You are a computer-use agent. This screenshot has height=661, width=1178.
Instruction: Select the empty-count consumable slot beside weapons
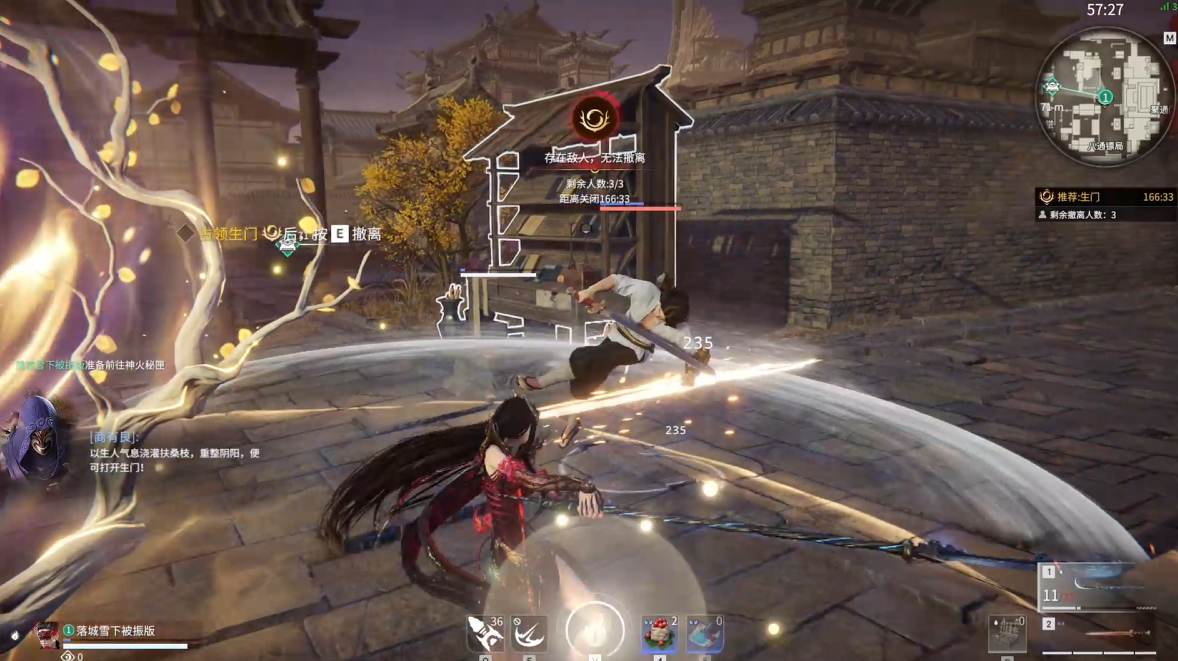(1007, 634)
